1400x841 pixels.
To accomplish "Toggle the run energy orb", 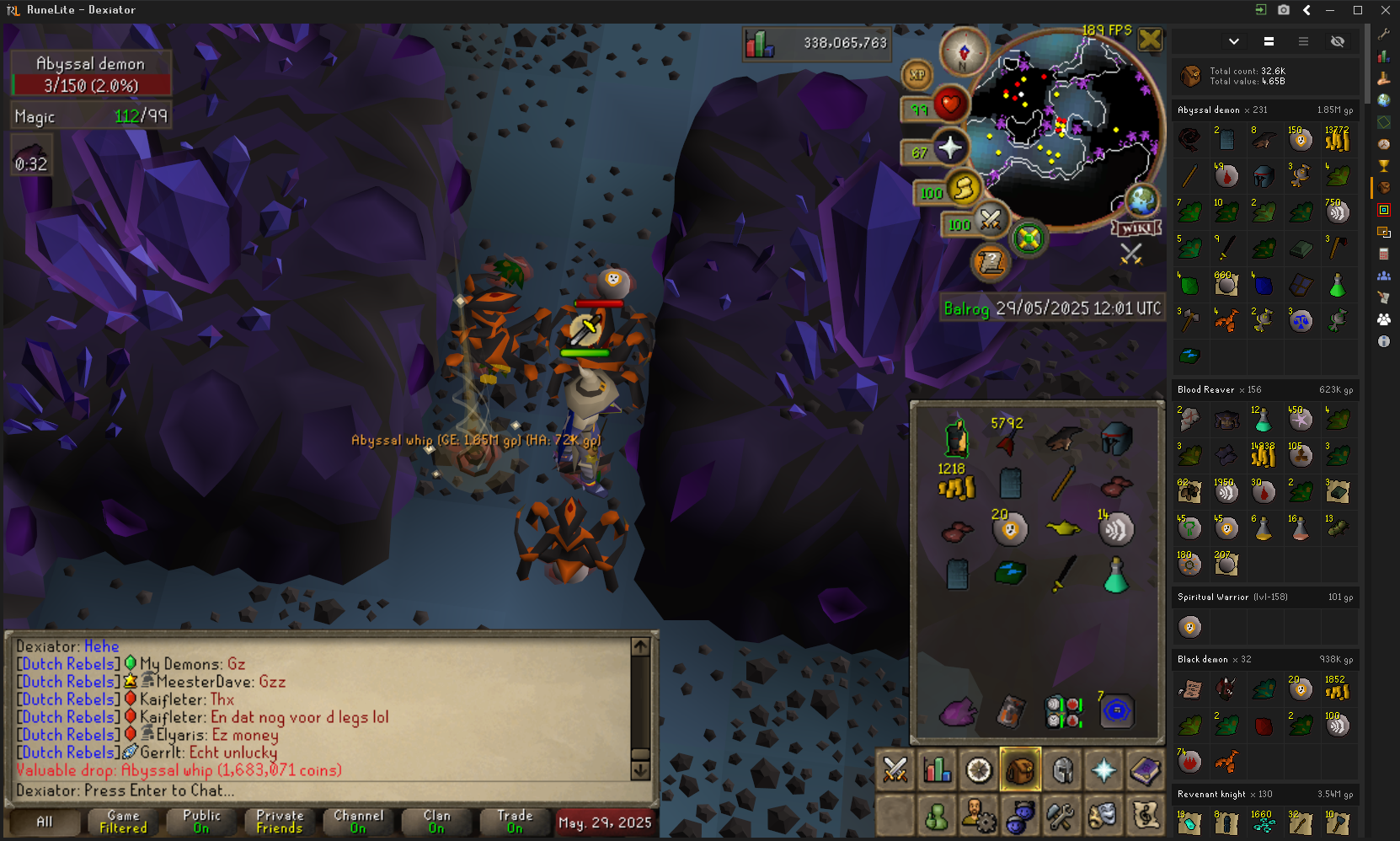I will [x=964, y=189].
